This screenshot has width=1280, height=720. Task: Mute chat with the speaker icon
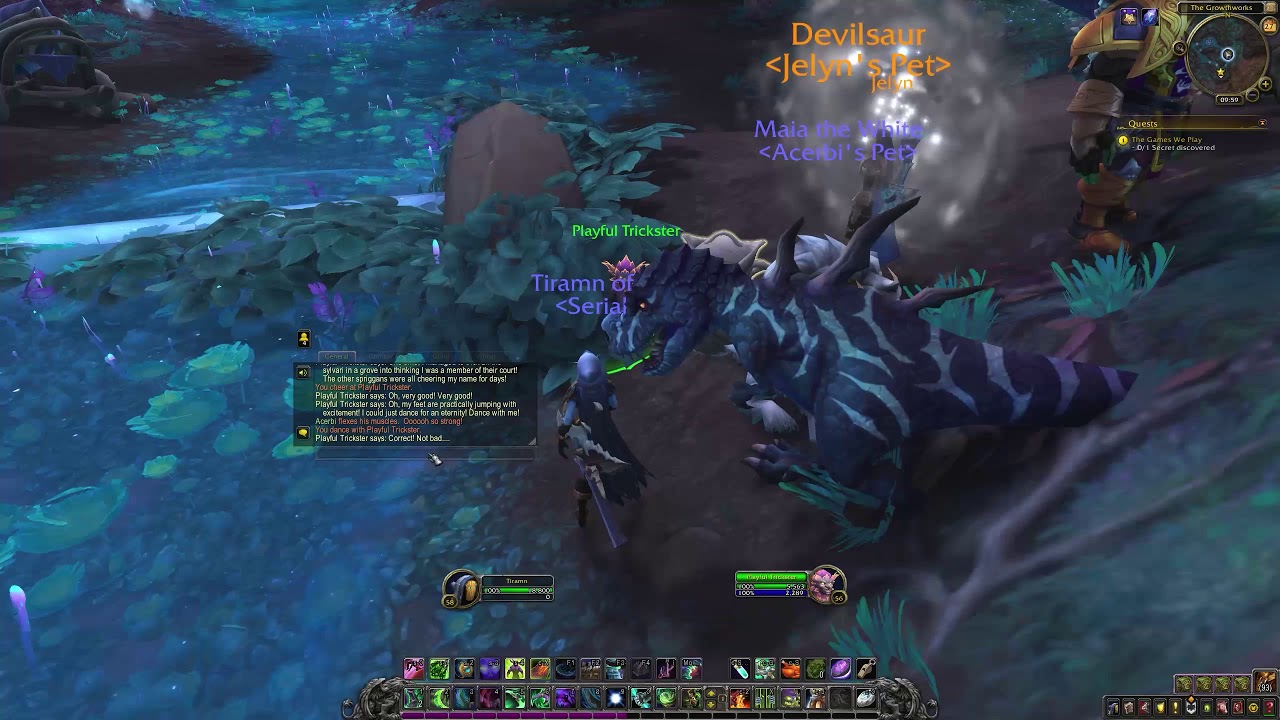pos(303,372)
